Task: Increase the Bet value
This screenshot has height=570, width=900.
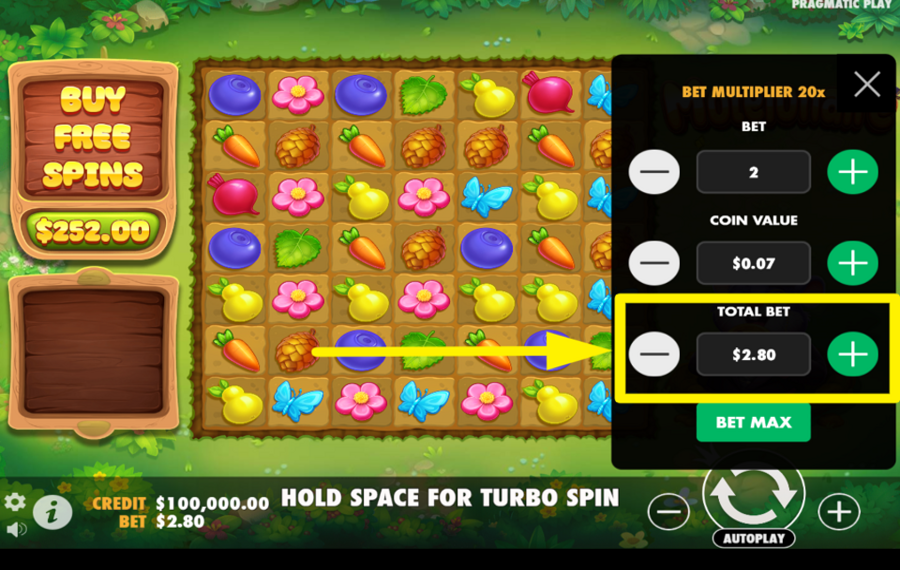Action: pyautogui.click(x=852, y=172)
